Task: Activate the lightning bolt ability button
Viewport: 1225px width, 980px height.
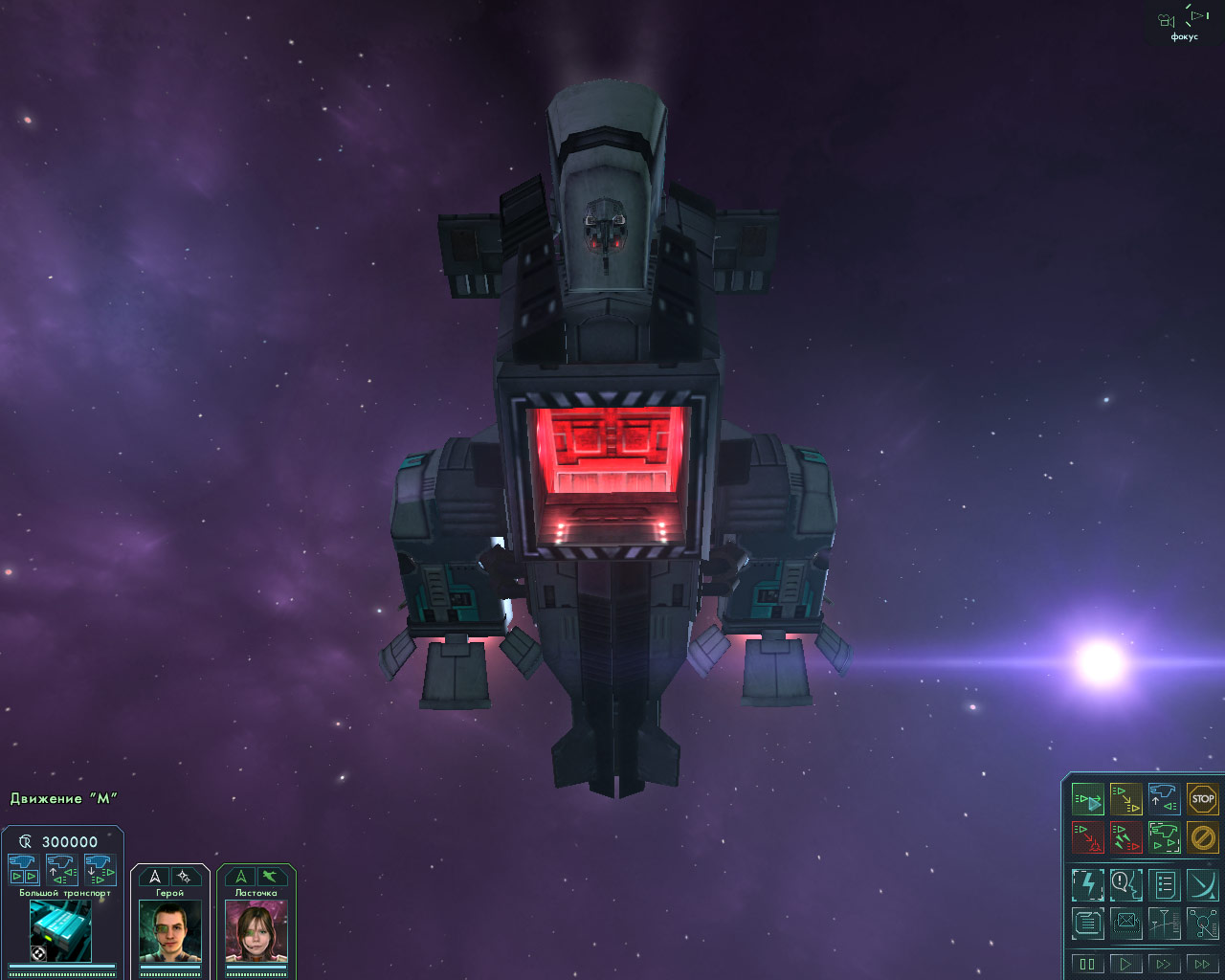Action: click(x=1088, y=884)
